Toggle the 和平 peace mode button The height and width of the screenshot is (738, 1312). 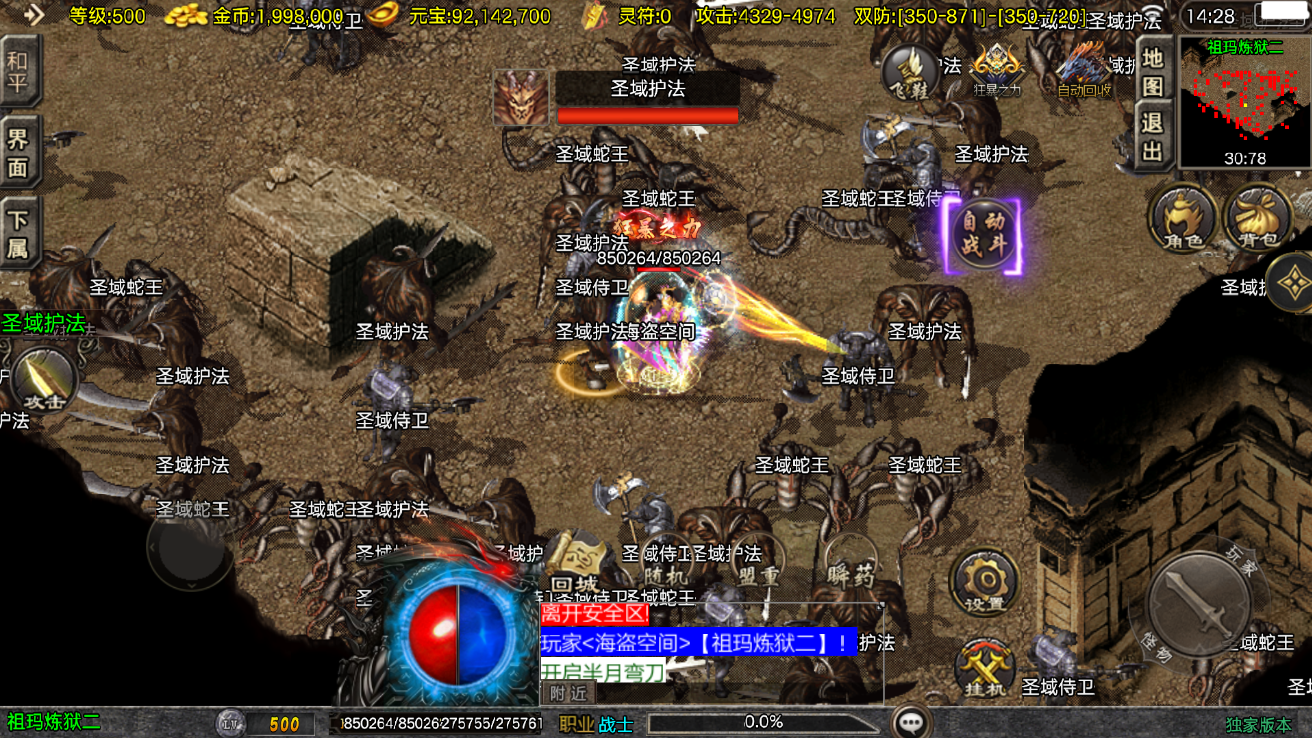pos(18,71)
